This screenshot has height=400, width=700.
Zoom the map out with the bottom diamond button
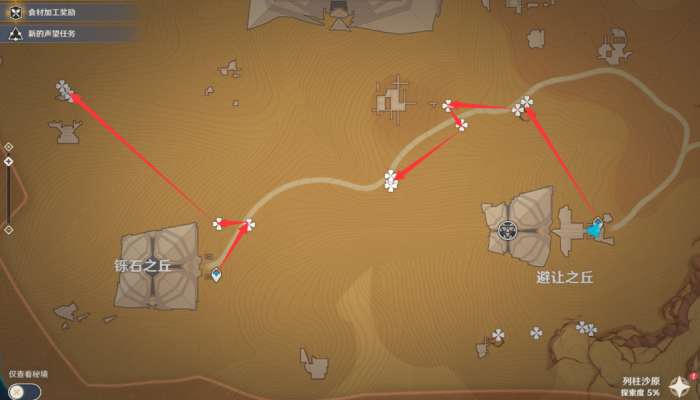pyautogui.click(x=9, y=229)
